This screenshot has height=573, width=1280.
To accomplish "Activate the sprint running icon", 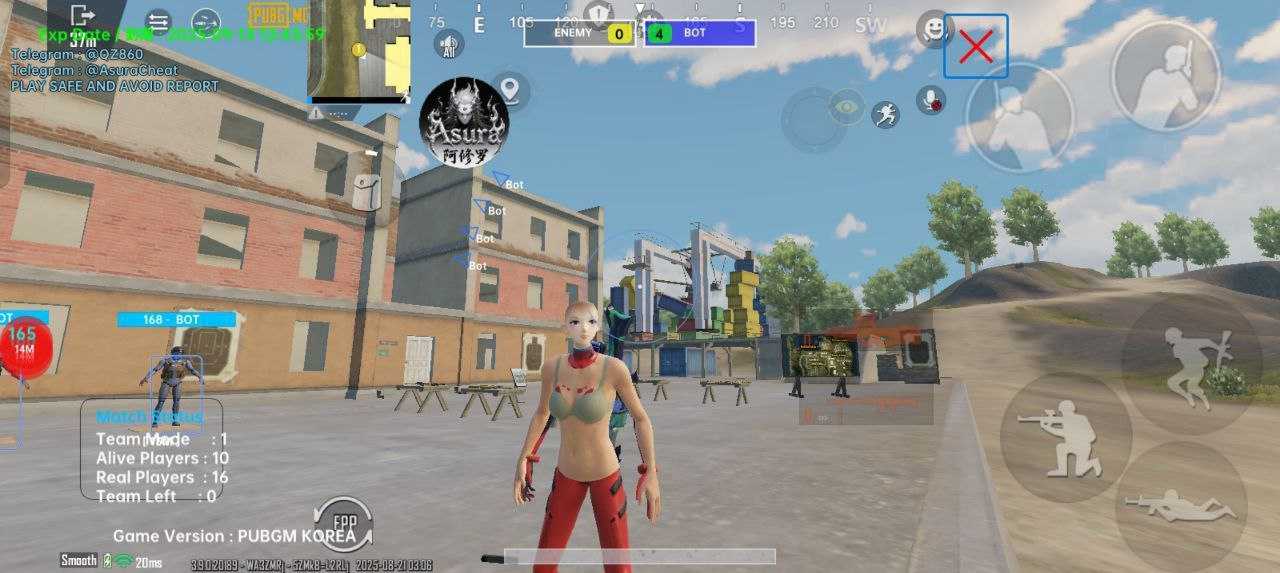I will tap(885, 114).
